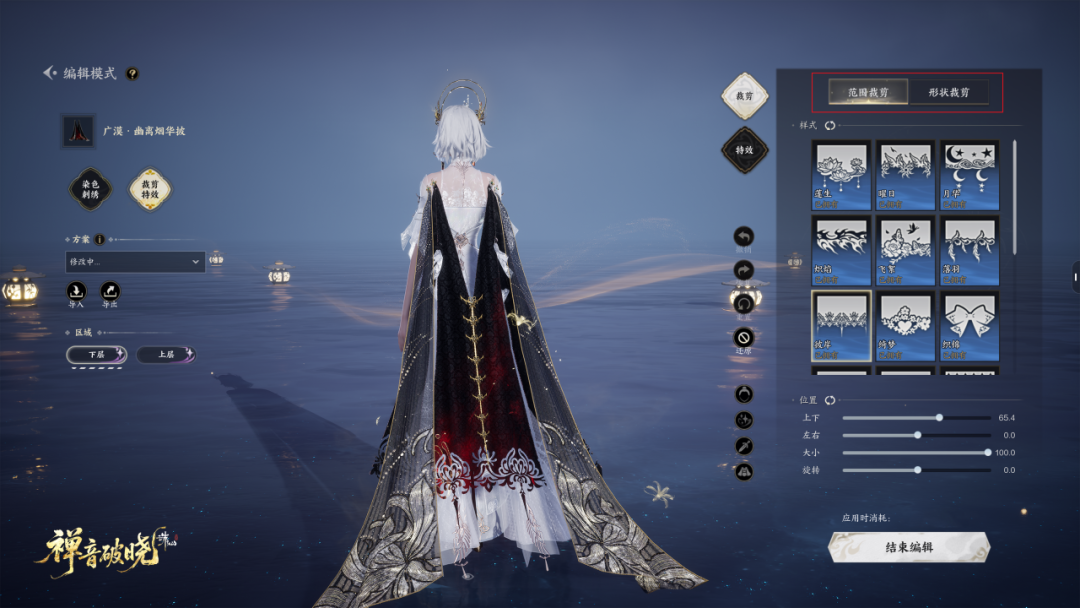Click the 导出 export icon
1080x608 pixels.
(110, 291)
